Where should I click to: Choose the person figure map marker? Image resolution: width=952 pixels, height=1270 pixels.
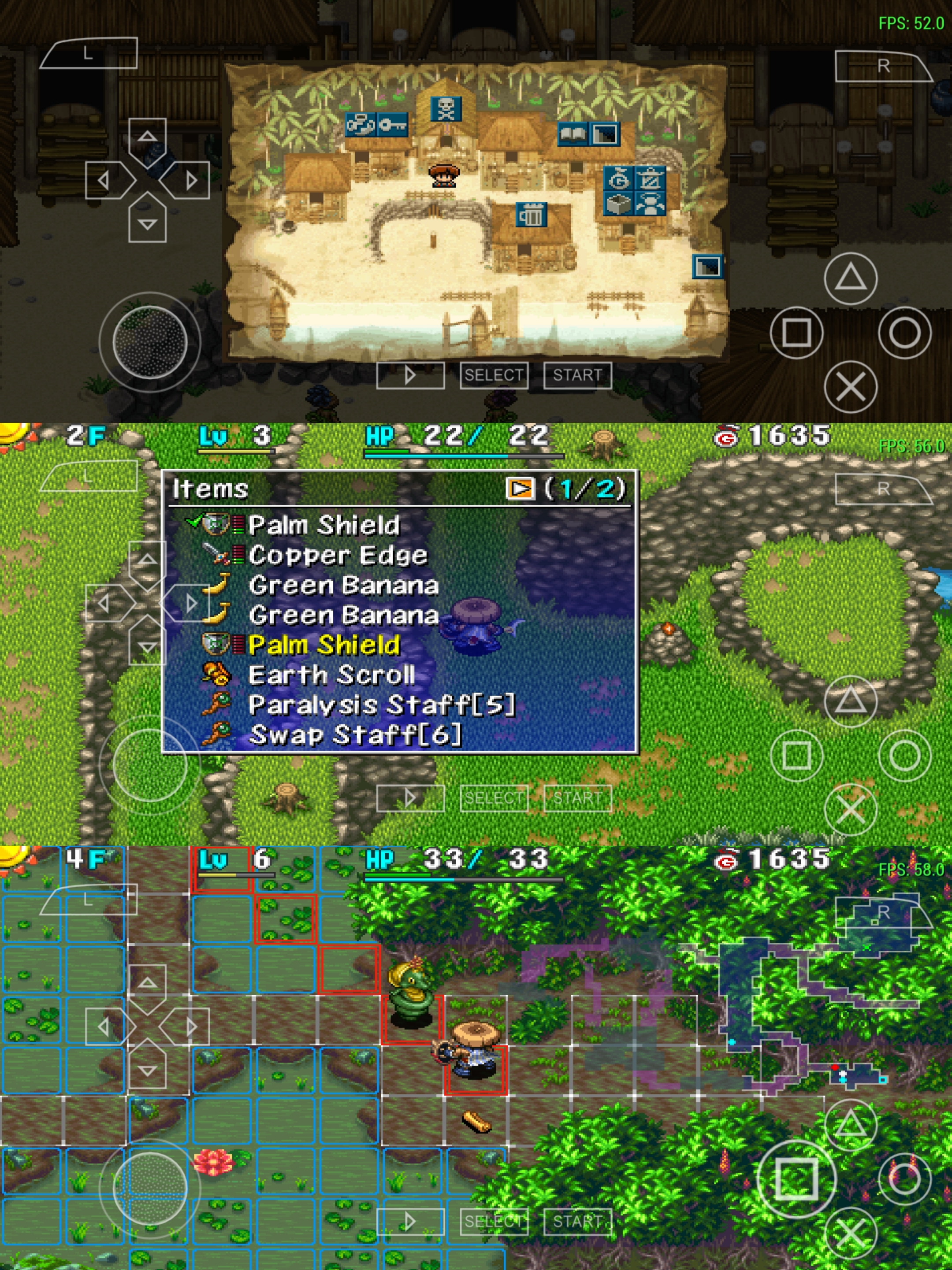[651, 204]
